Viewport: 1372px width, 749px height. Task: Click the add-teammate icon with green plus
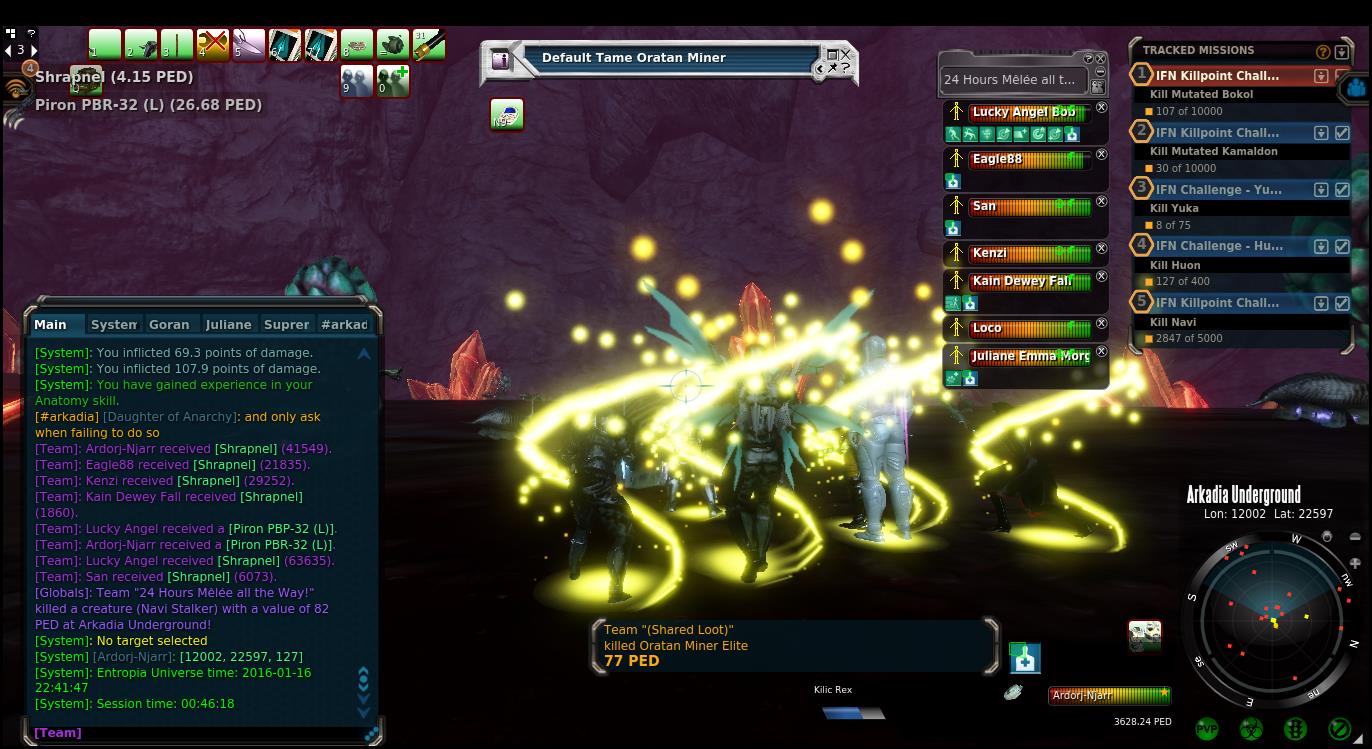click(x=393, y=81)
